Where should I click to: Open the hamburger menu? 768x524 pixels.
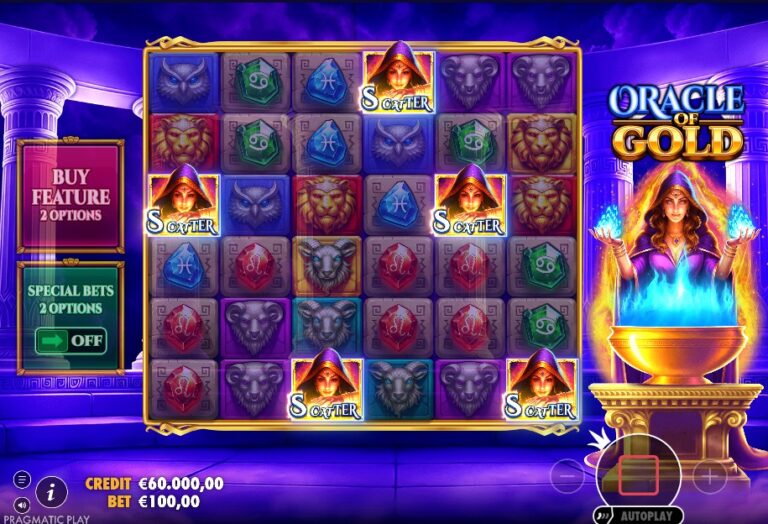[x=22, y=480]
